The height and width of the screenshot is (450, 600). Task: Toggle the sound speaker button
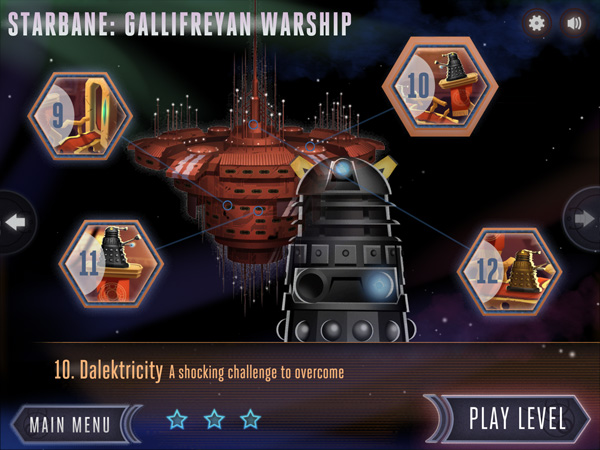pyautogui.click(x=574, y=22)
